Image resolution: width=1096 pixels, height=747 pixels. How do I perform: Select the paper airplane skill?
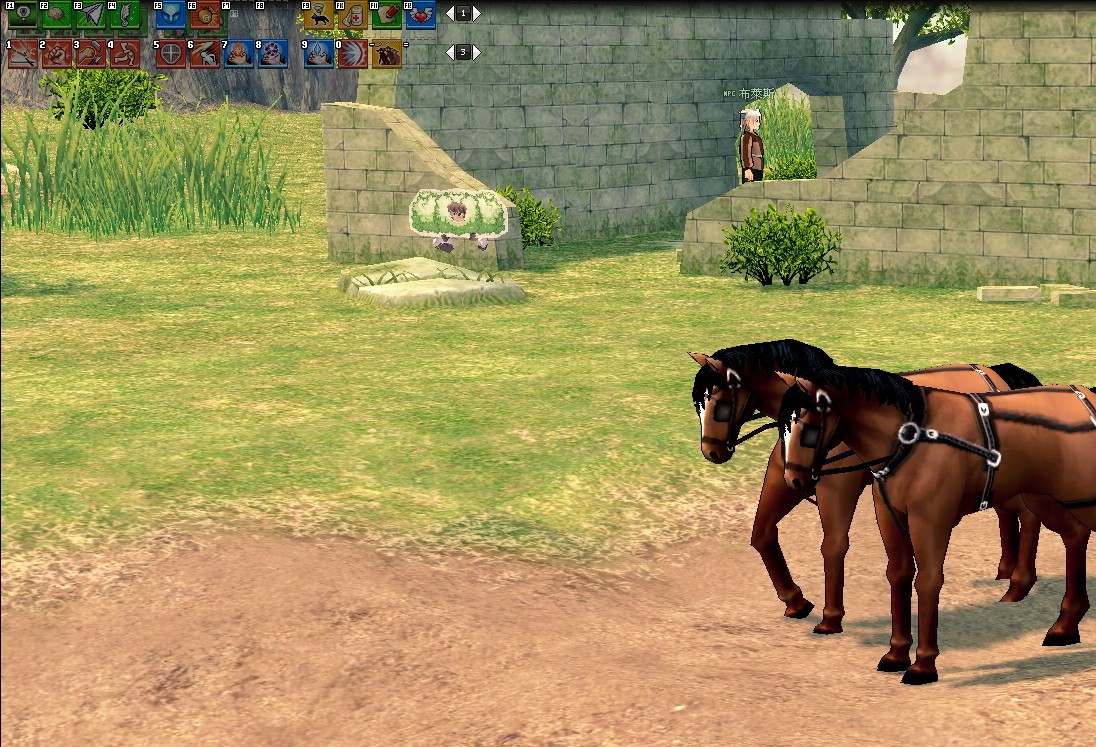click(x=90, y=15)
